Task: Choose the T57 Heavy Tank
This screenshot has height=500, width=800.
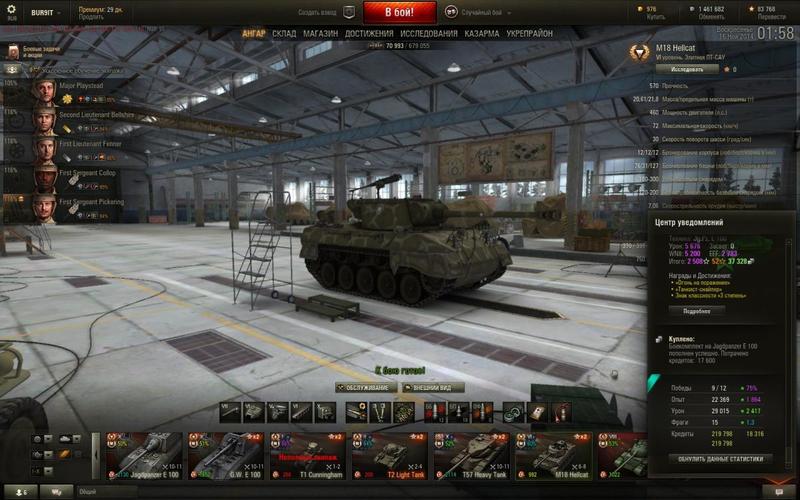Action: coord(472,453)
